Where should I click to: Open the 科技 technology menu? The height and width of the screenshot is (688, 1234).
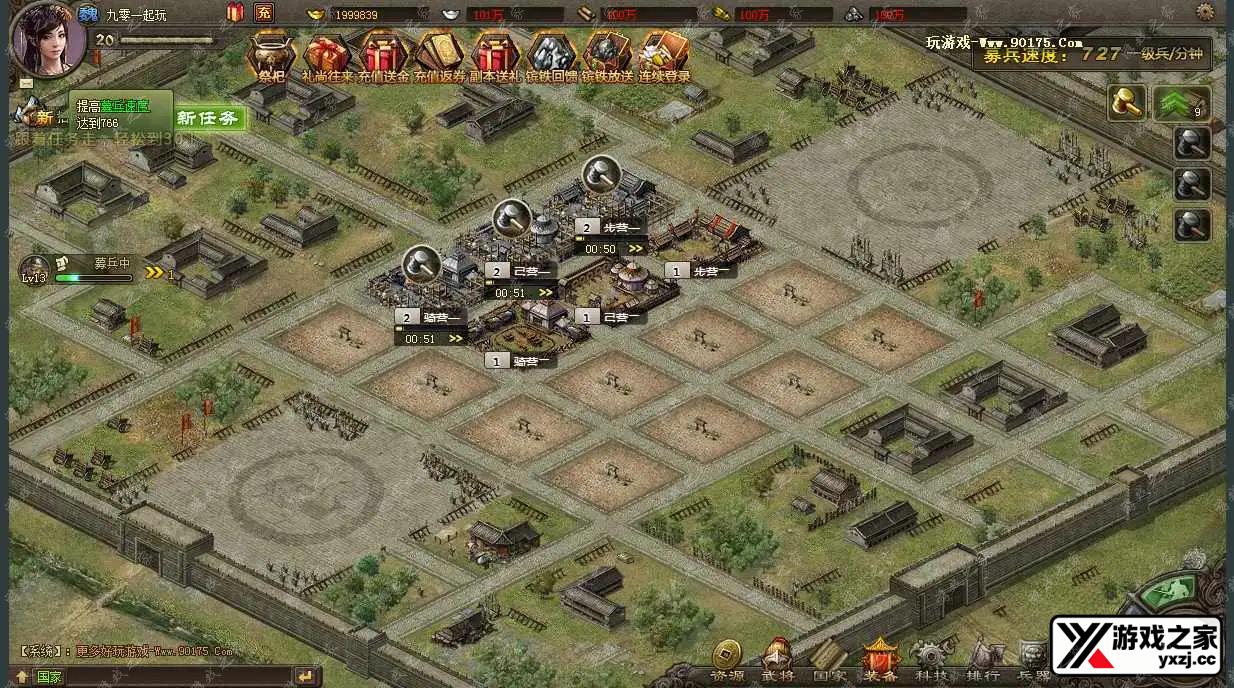932,661
